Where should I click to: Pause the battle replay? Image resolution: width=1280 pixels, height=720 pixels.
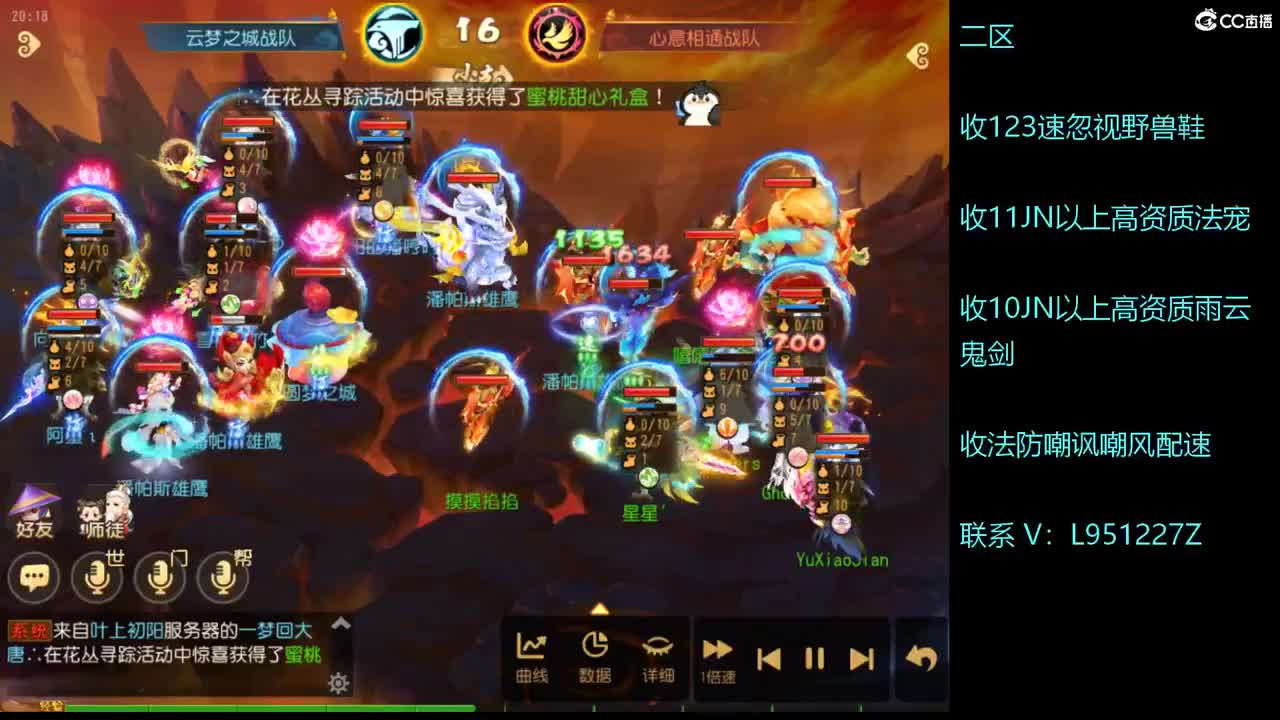[x=815, y=655]
